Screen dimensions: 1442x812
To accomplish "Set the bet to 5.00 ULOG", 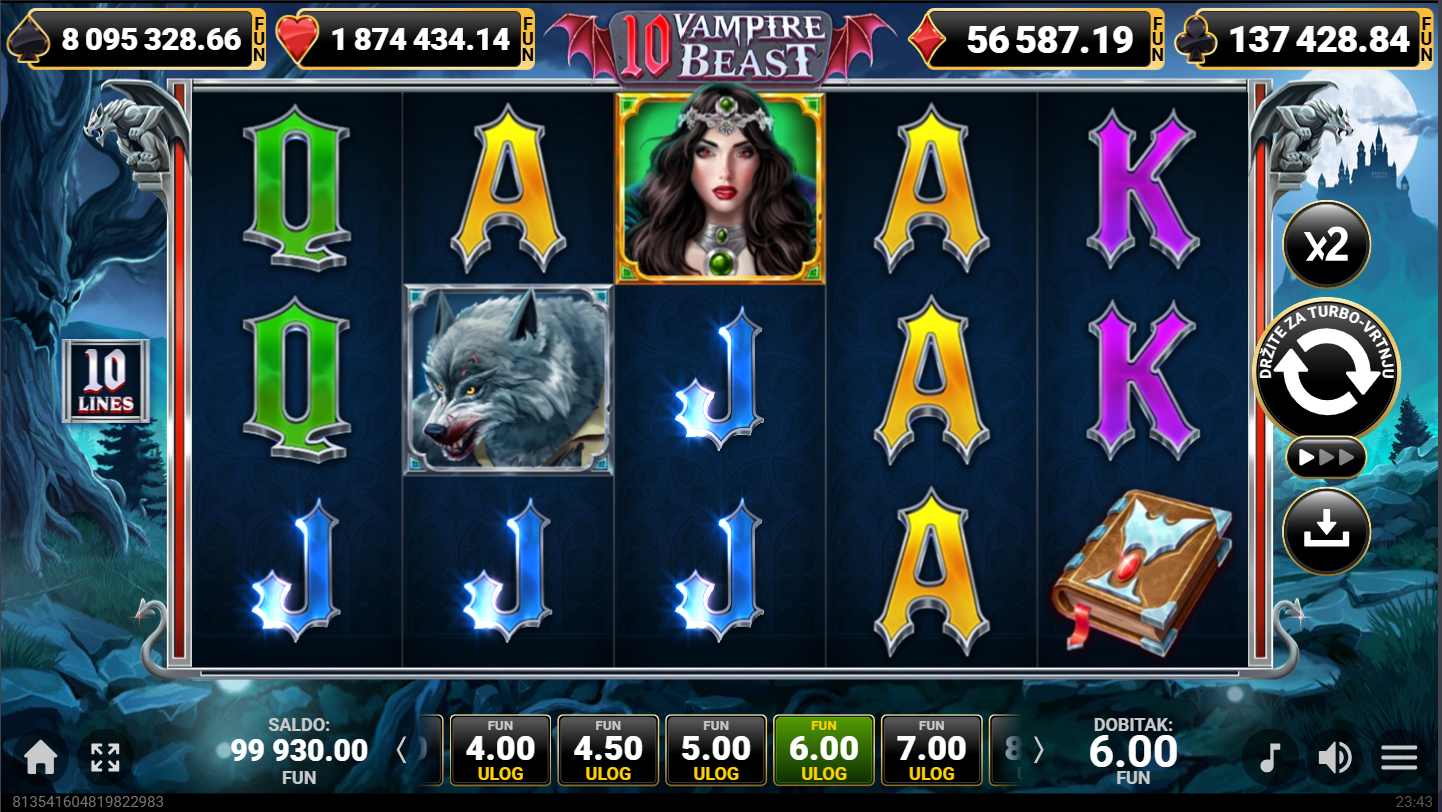I will (716, 750).
